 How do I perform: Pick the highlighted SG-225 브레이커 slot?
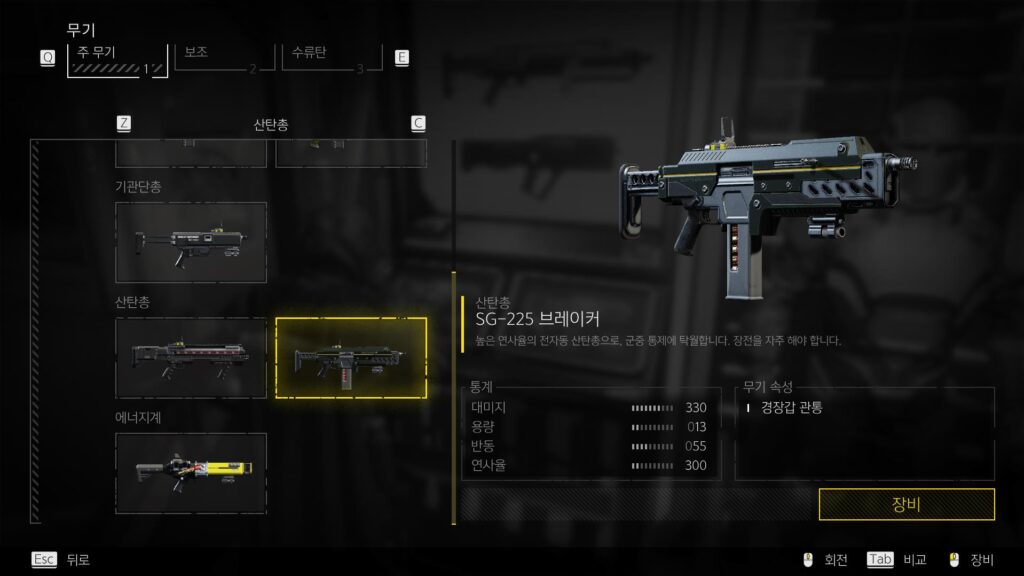click(351, 357)
